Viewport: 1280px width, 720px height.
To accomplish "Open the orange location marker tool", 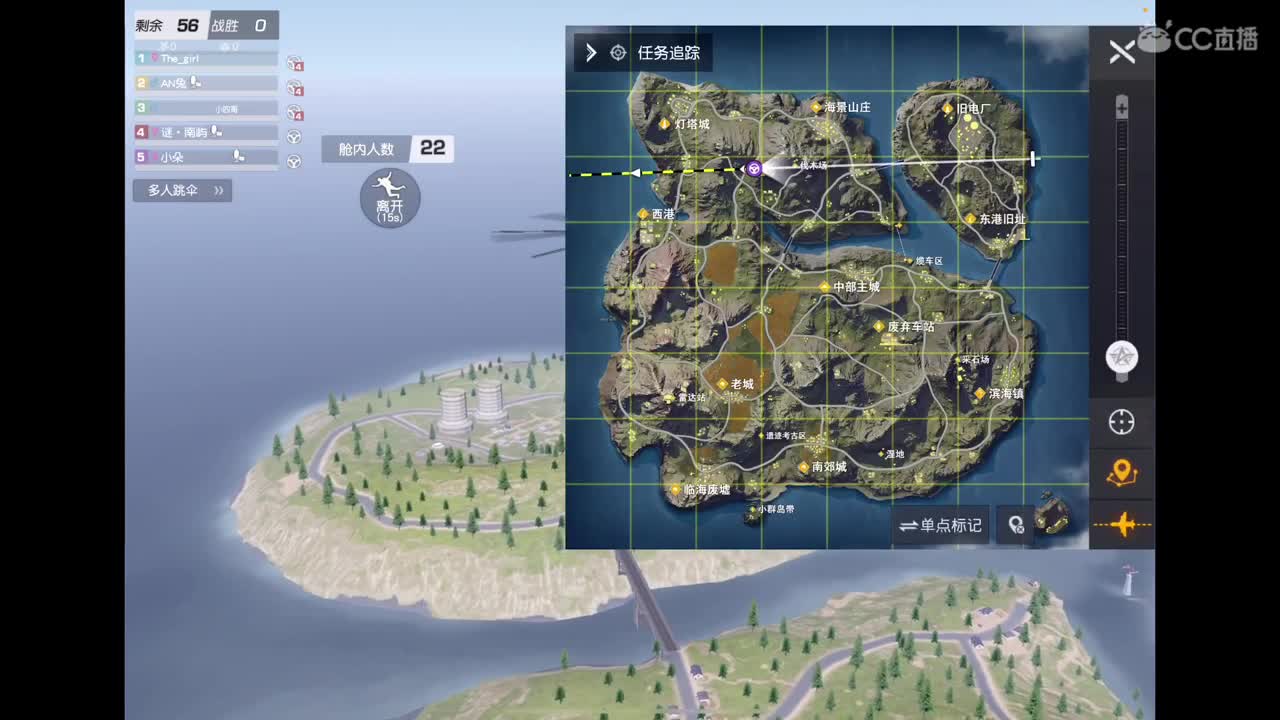I will 1121,473.
